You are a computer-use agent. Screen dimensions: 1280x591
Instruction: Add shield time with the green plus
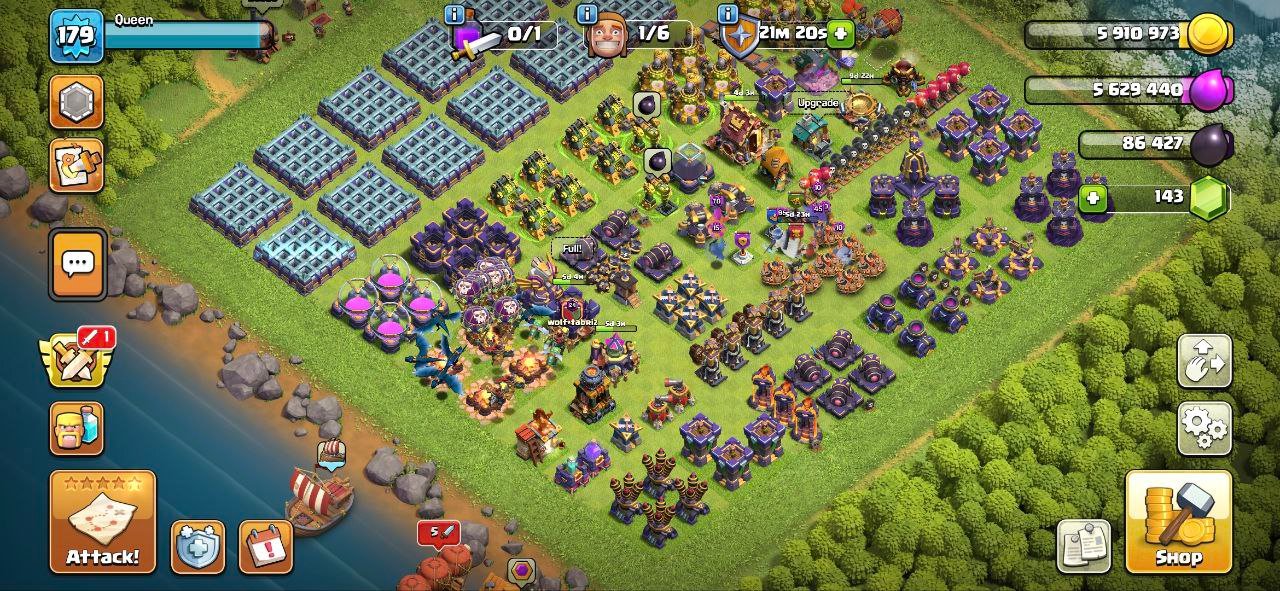(841, 34)
